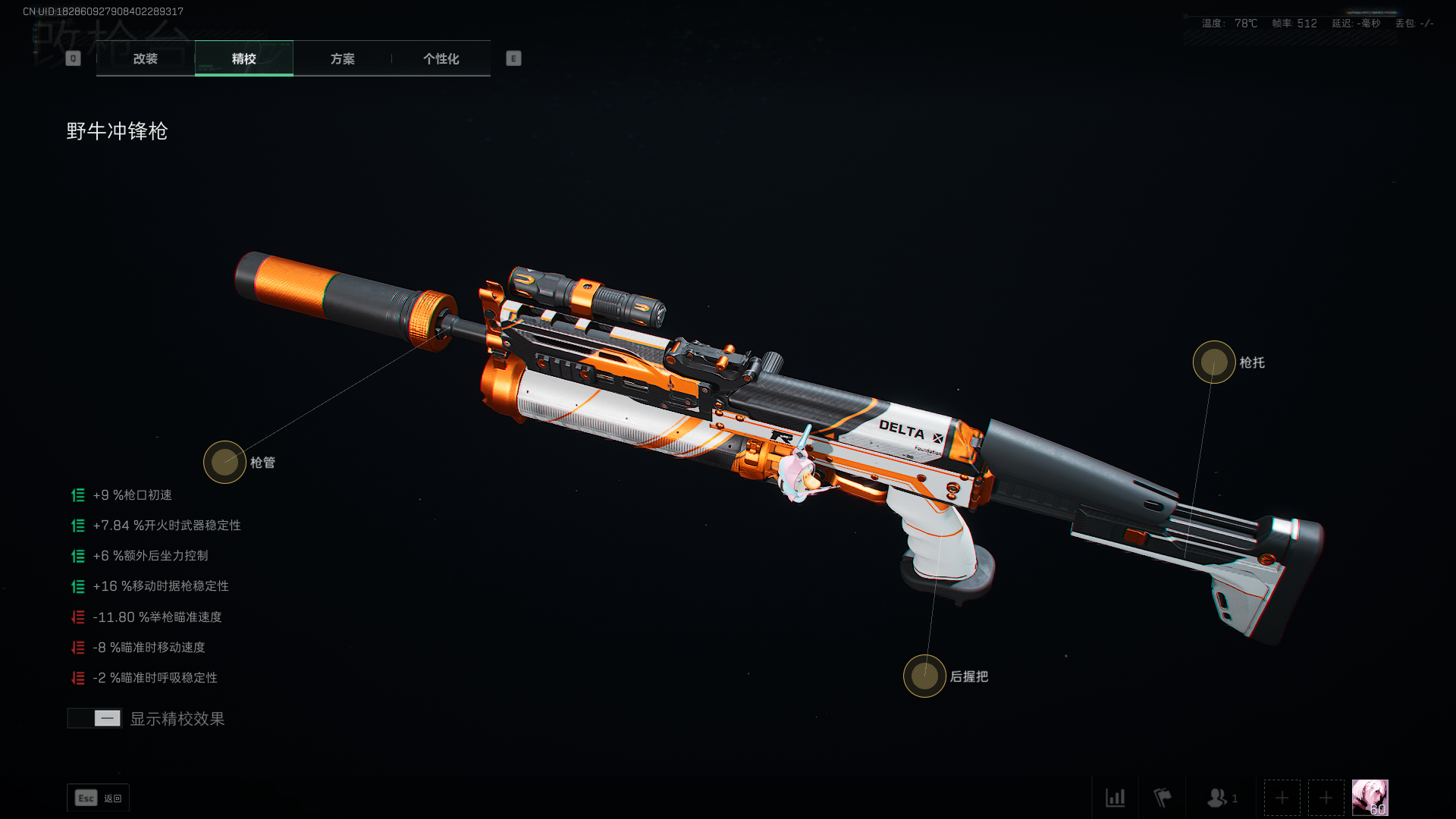Toggle the 显示精校效果 switch

pos(95,718)
